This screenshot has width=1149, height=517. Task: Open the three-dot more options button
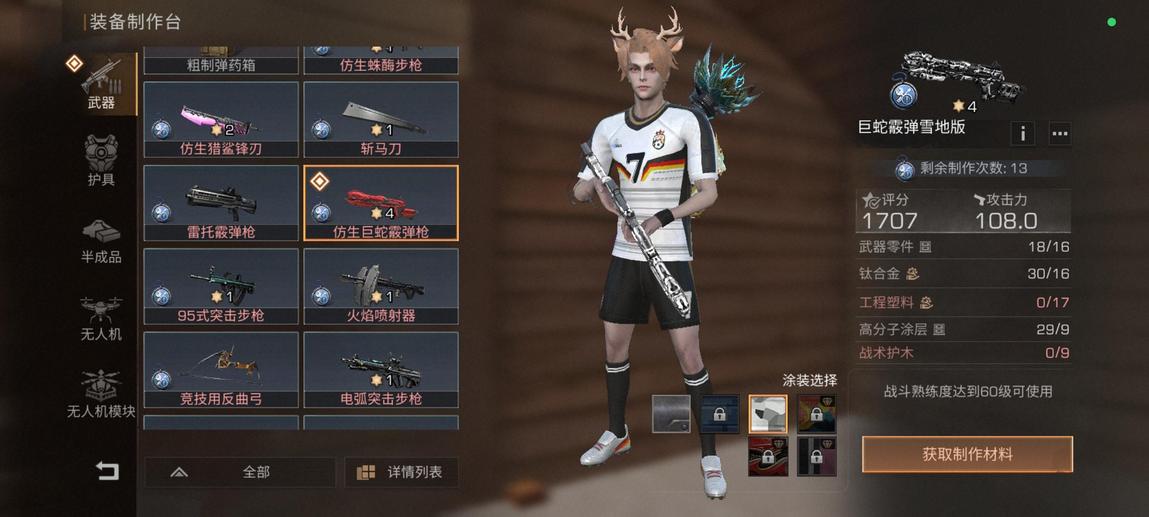(x=1059, y=133)
